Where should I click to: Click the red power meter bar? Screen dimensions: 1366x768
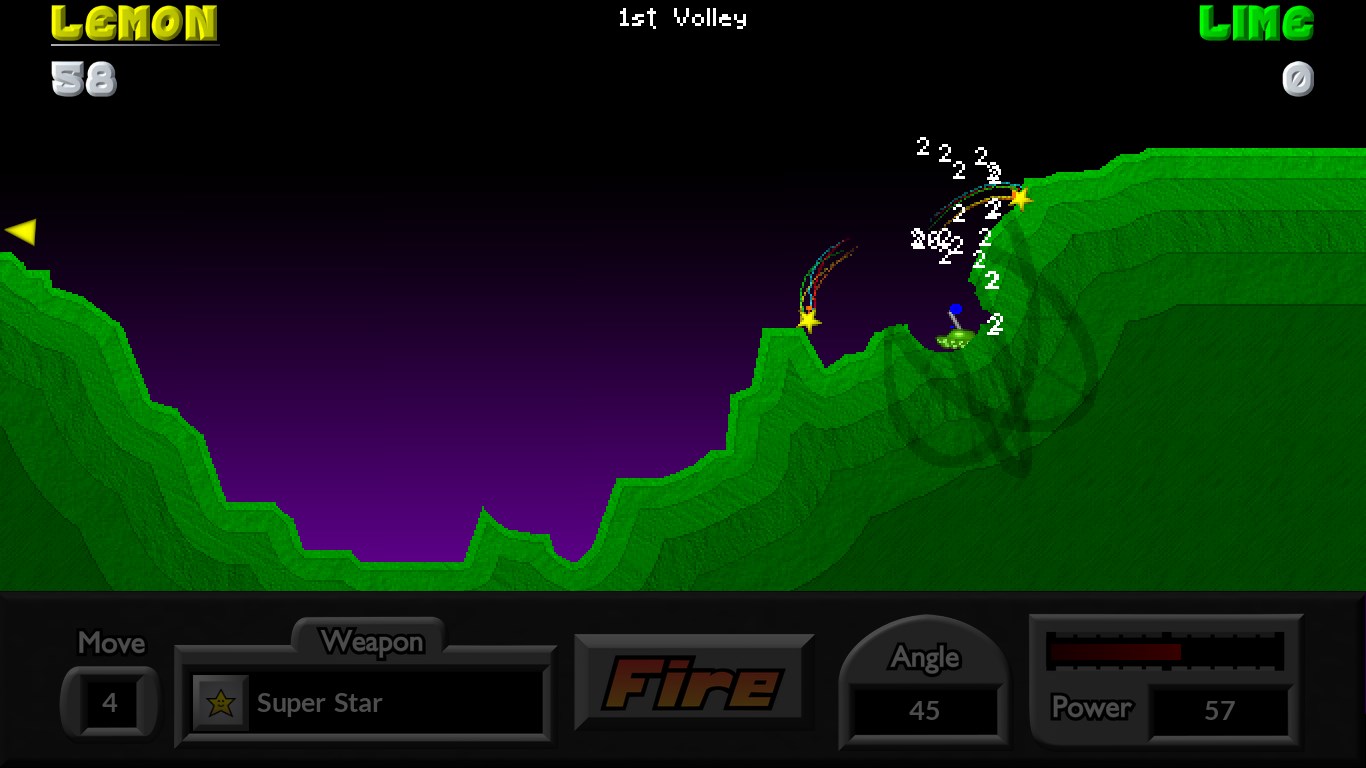(1115, 651)
